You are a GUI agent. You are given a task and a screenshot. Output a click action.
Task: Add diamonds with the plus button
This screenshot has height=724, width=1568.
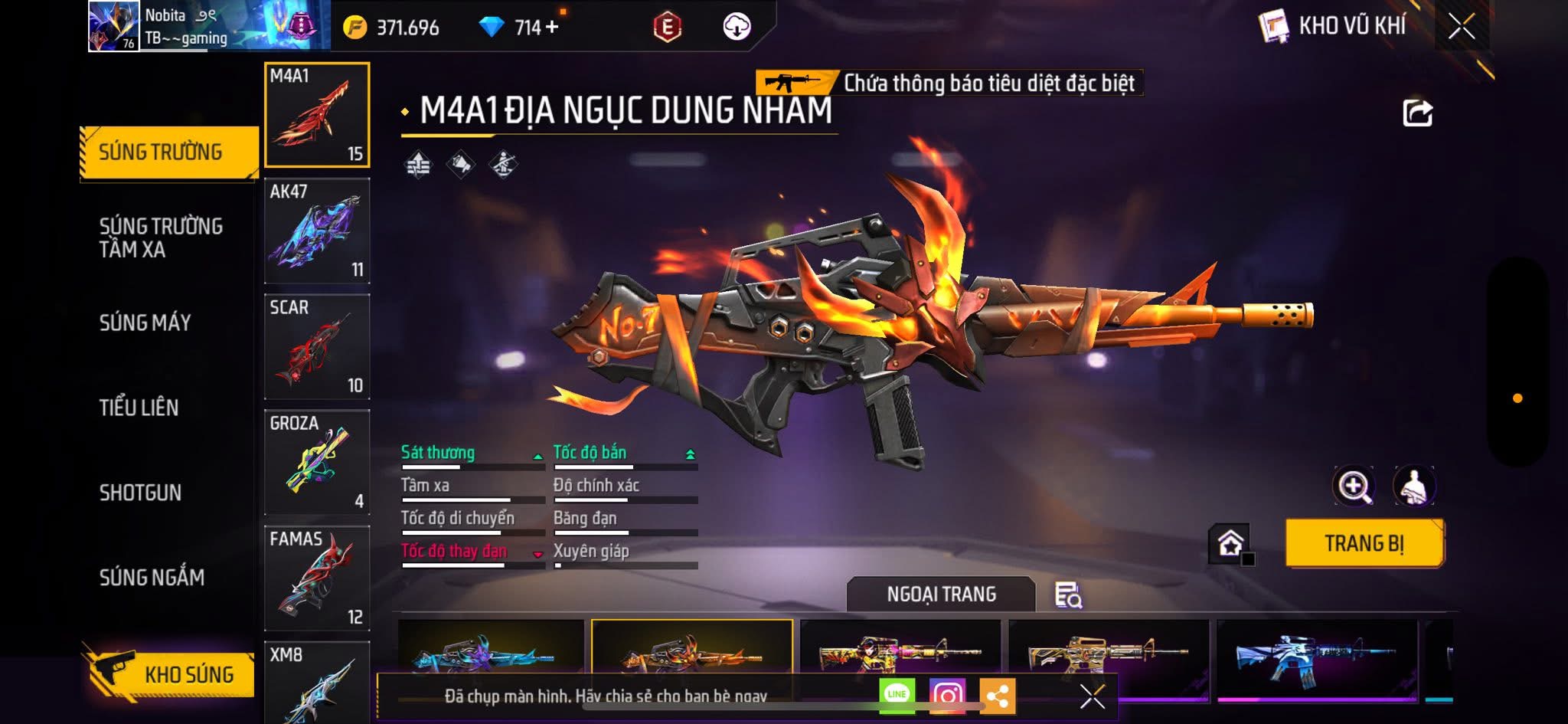(x=552, y=27)
